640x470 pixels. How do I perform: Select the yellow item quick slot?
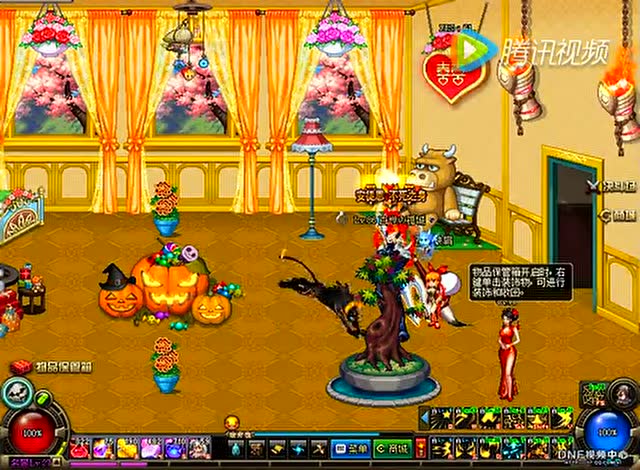coord(128,447)
